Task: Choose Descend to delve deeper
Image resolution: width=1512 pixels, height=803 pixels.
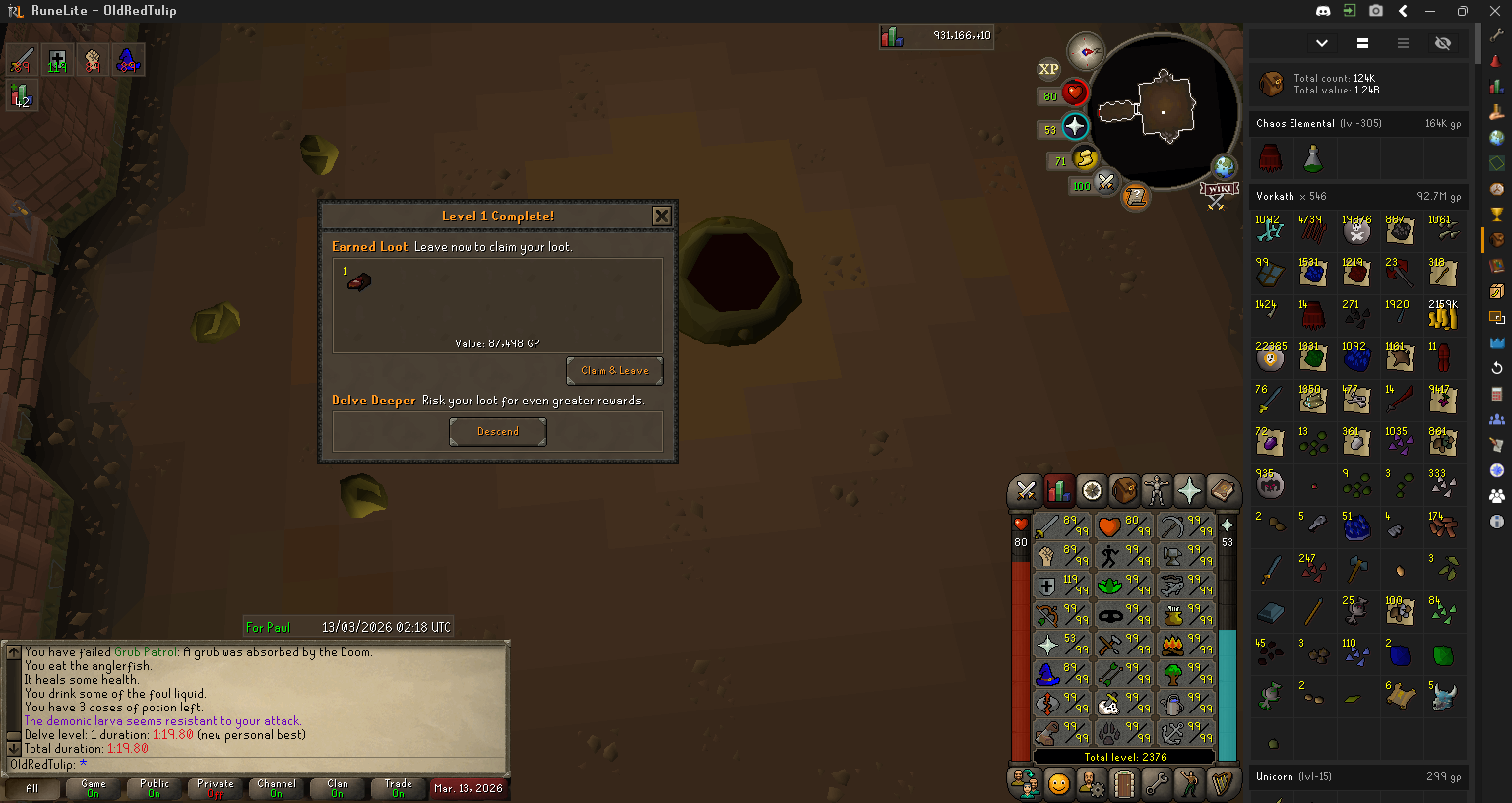Action: click(497, 431)
